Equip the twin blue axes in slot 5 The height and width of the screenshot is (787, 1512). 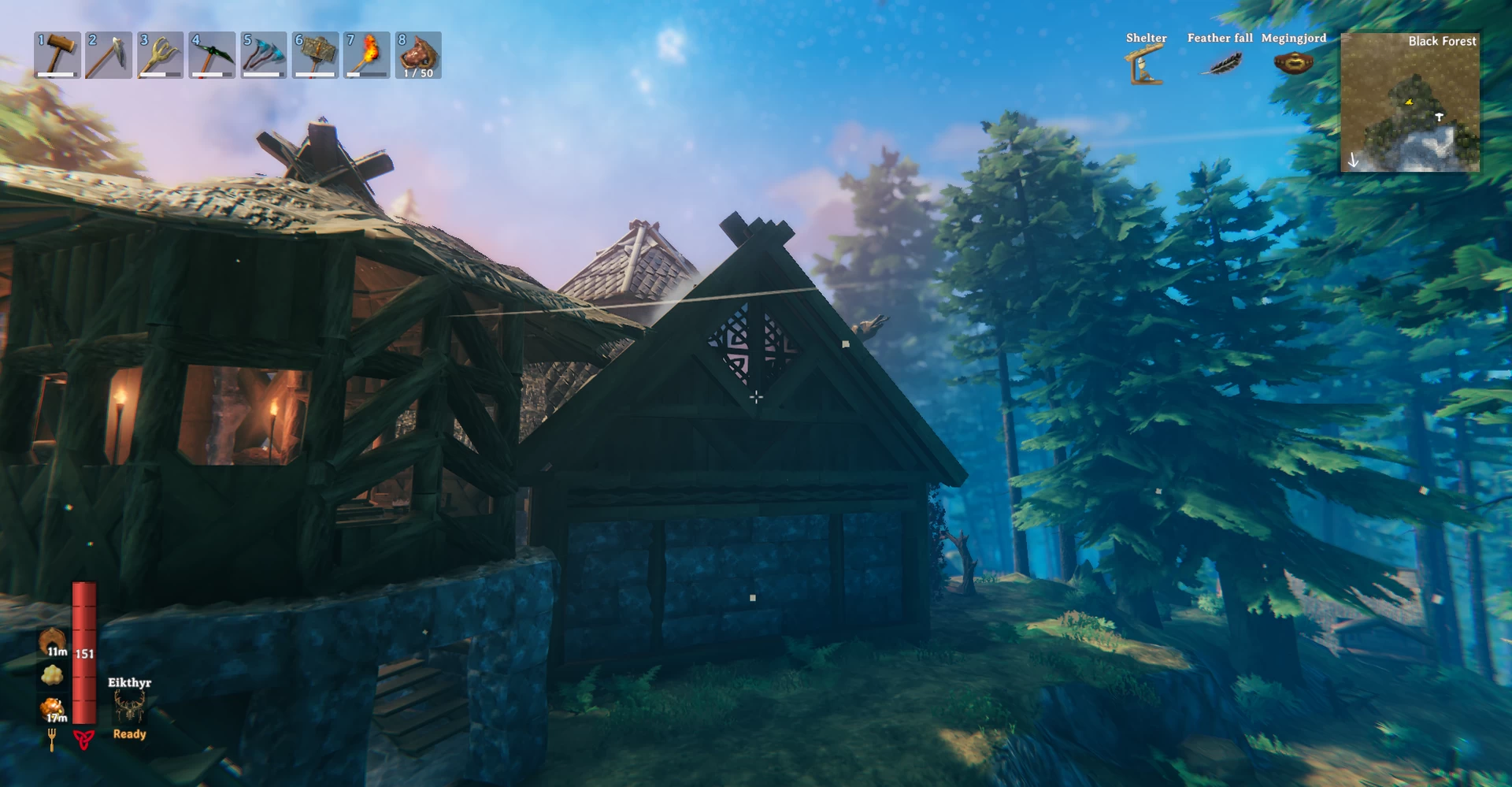264,55
